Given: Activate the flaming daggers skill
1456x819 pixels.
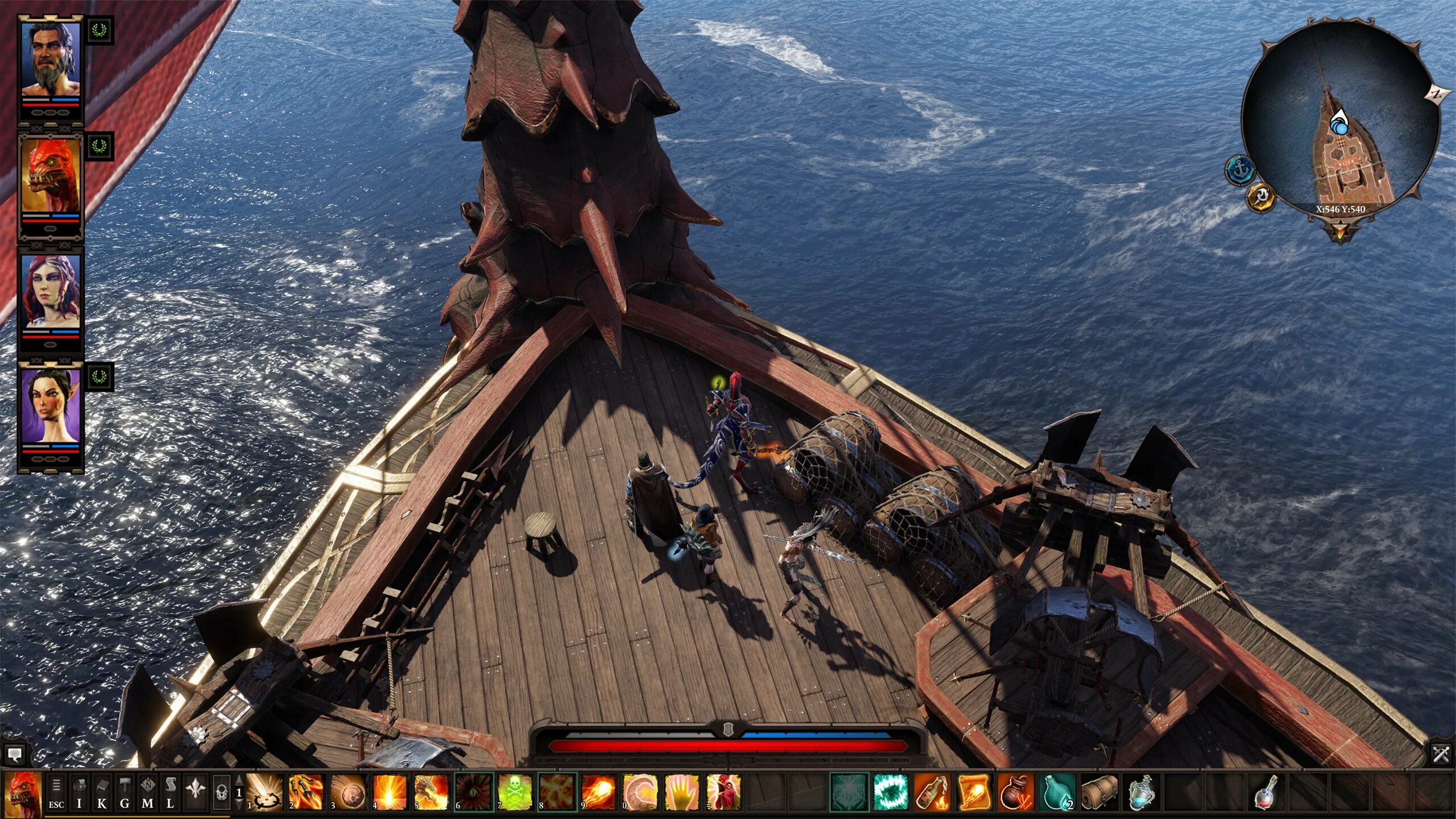Looking at the screenshot, I should (305, 792).
